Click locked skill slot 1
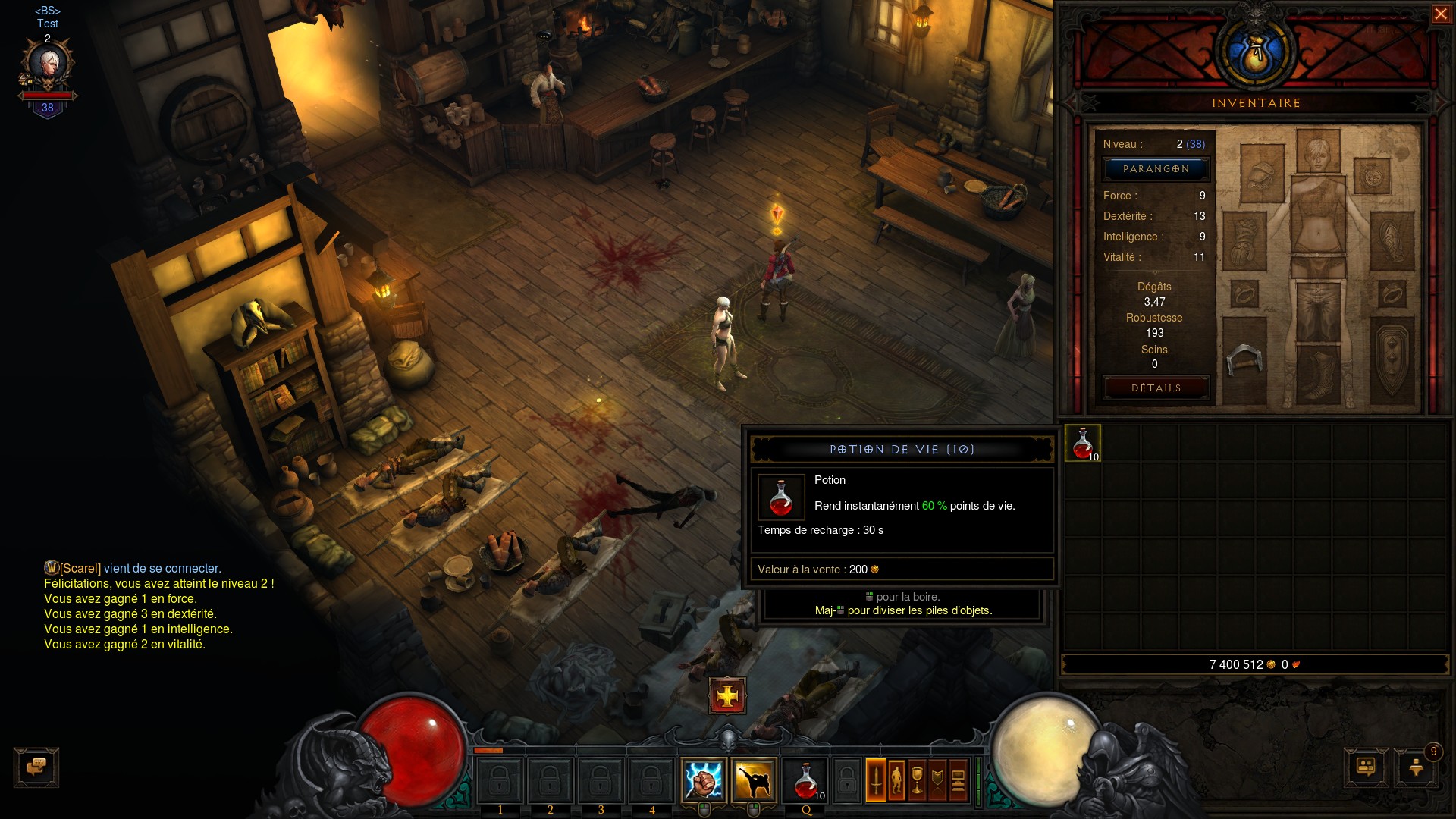 [x=500, y=780]
